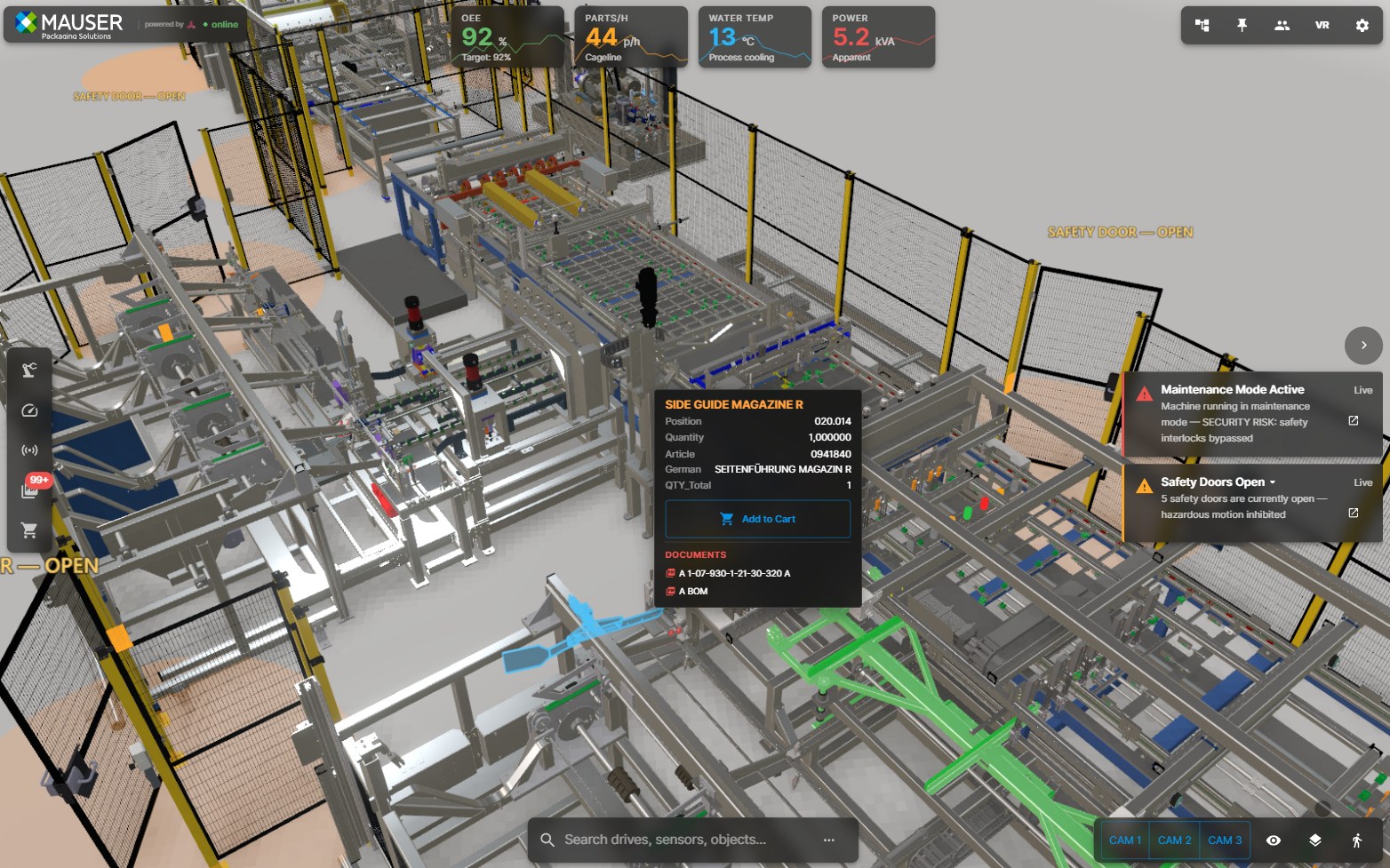
Task: Select the CAM 3 camera tab
Action: tap(1225, 839)
